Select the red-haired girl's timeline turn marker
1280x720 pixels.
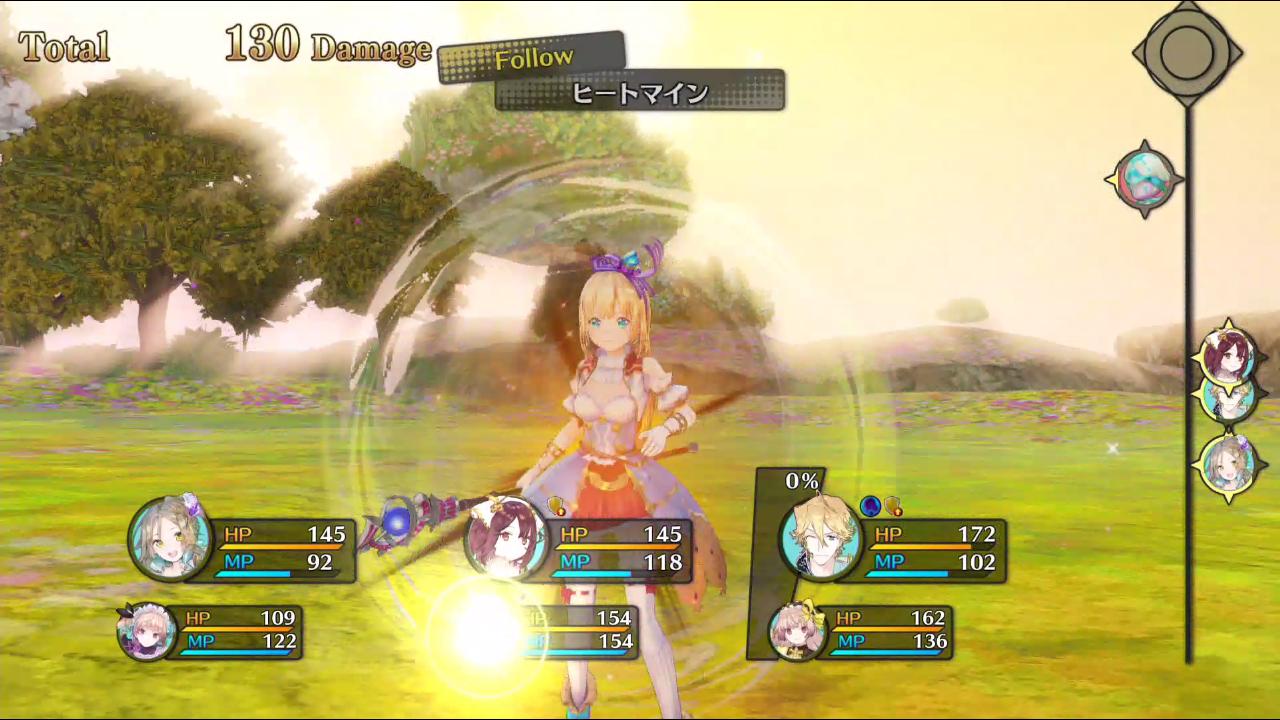[1228, 356]
